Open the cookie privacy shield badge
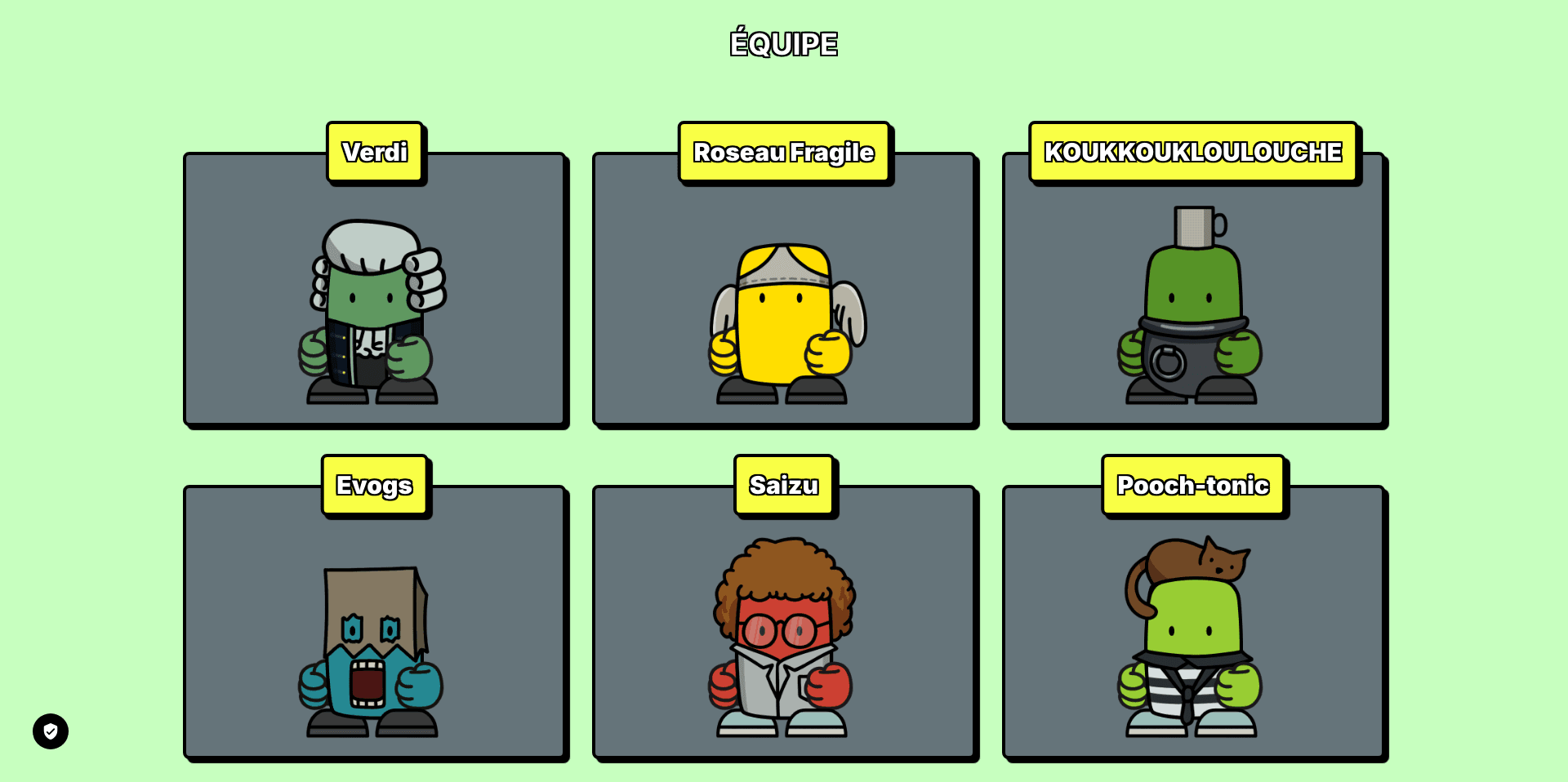1568x782 pixels. [51, 731]
